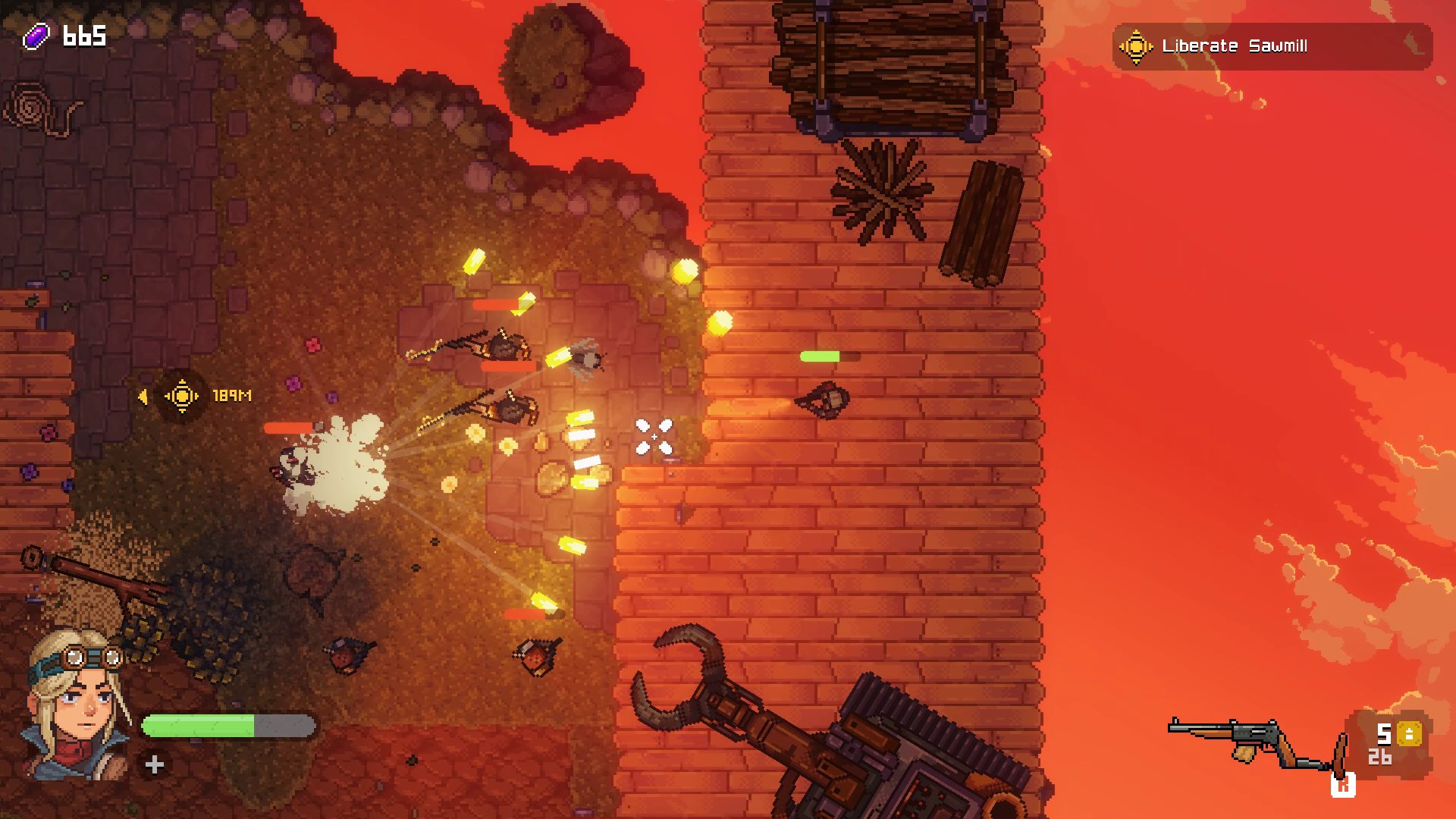Select the plus-shaped healing item slot
Image resolution: width=1456 pixels, height=819 pixels.
point(155,764)
